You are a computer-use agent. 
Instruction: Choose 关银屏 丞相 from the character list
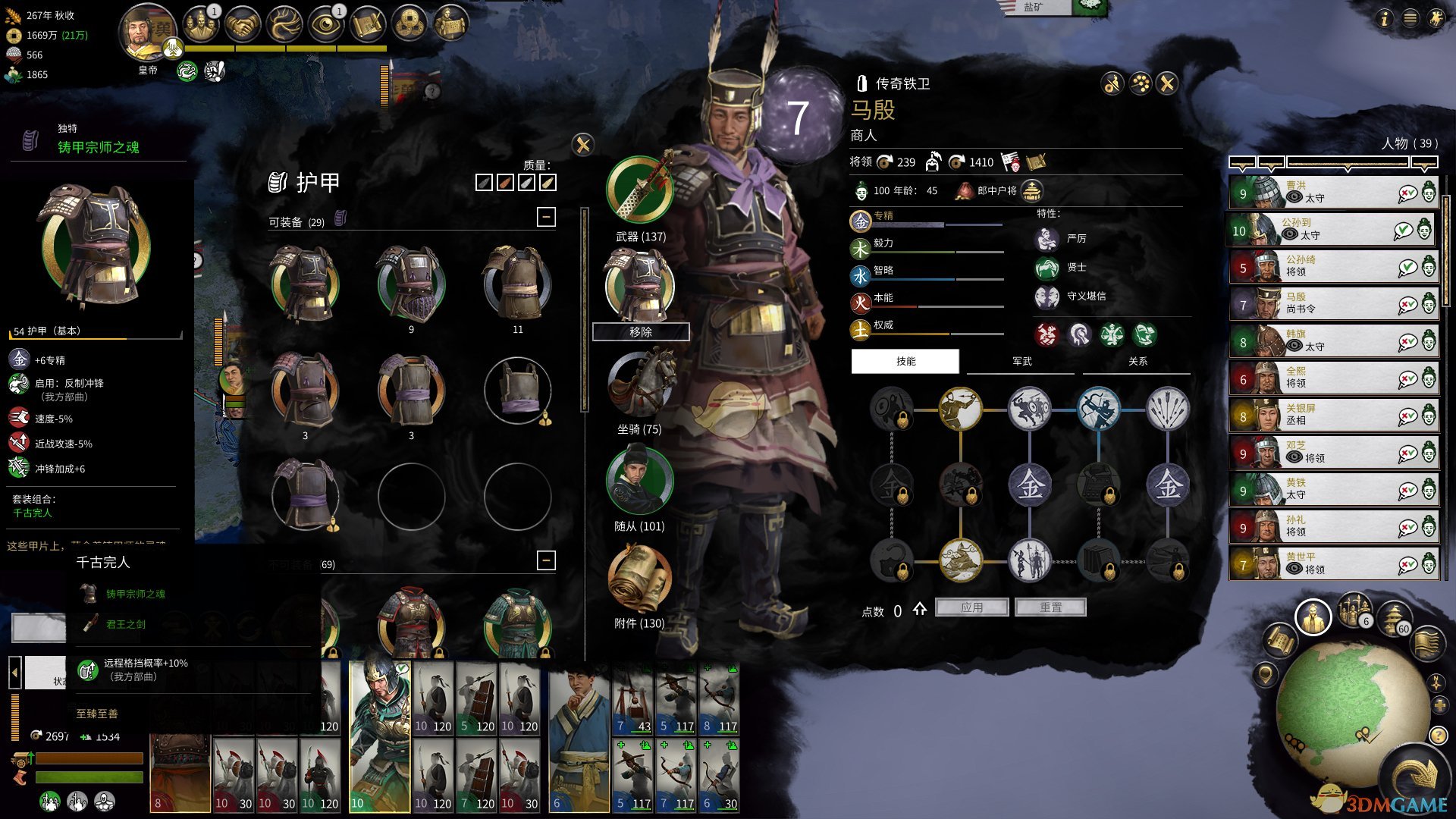click(1332, 416)
